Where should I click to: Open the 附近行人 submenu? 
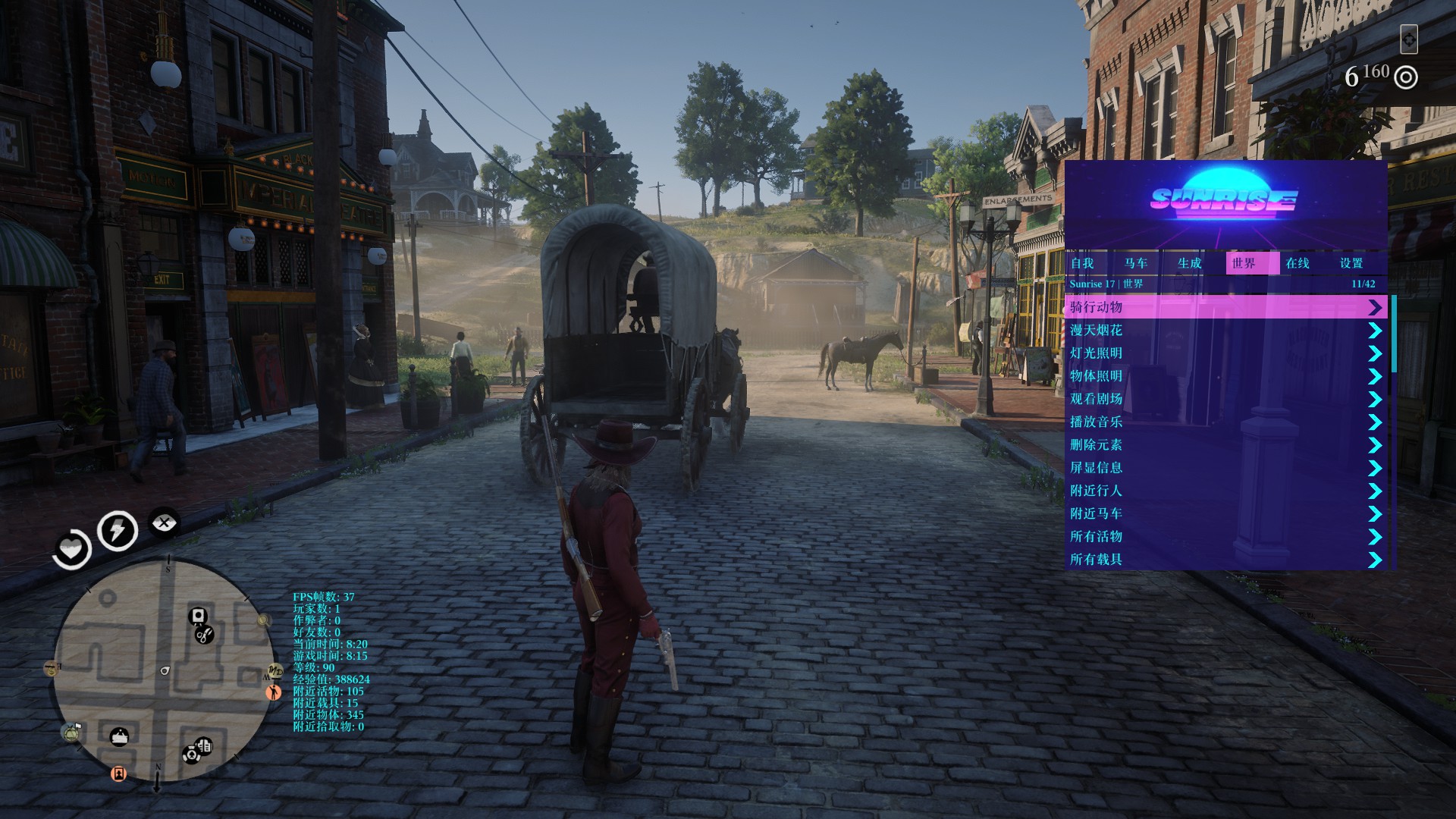pos(1225,491)
